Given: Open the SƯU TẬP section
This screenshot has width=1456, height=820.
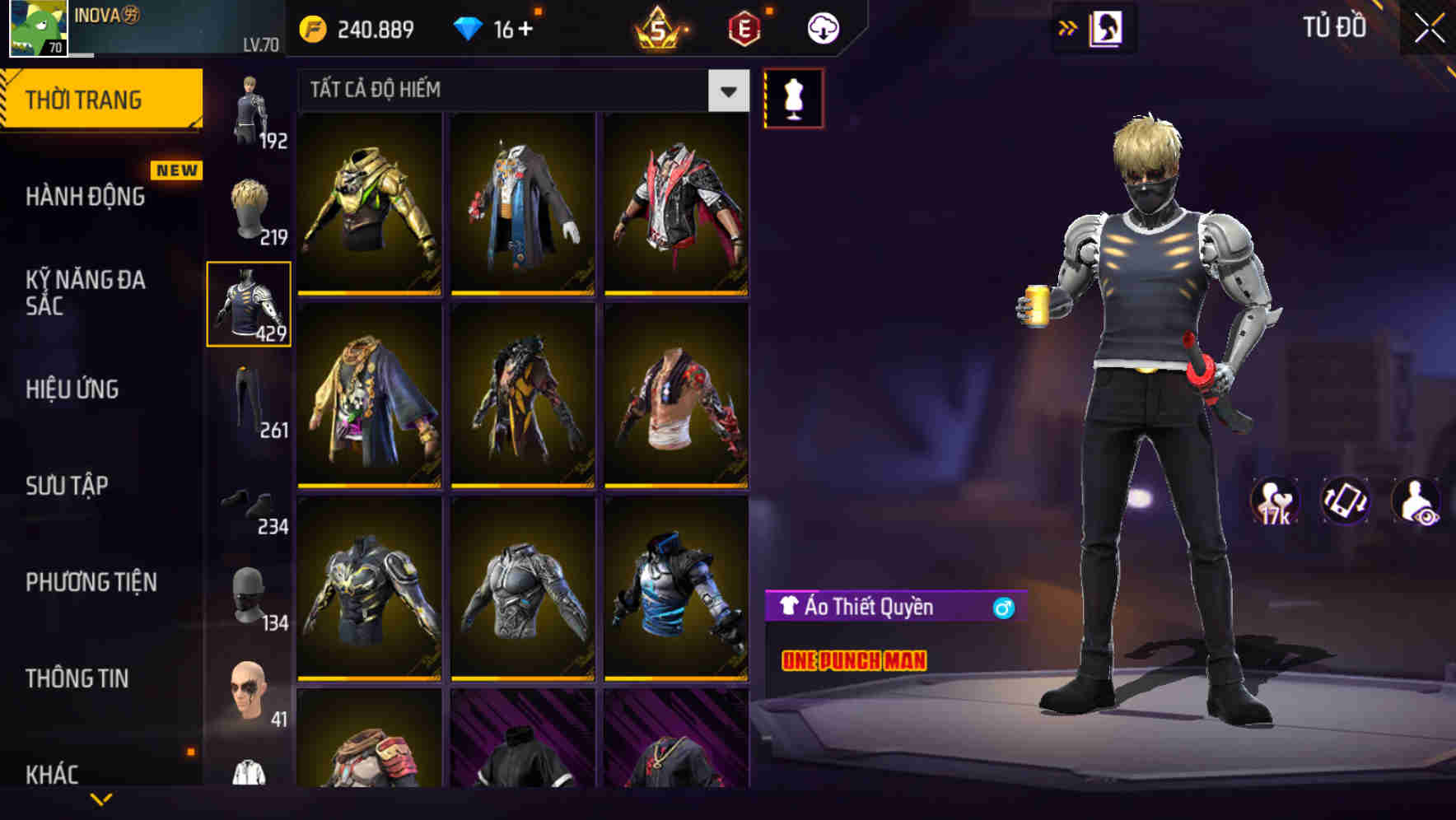Looking at the screenshot, I should coord(66,486).
